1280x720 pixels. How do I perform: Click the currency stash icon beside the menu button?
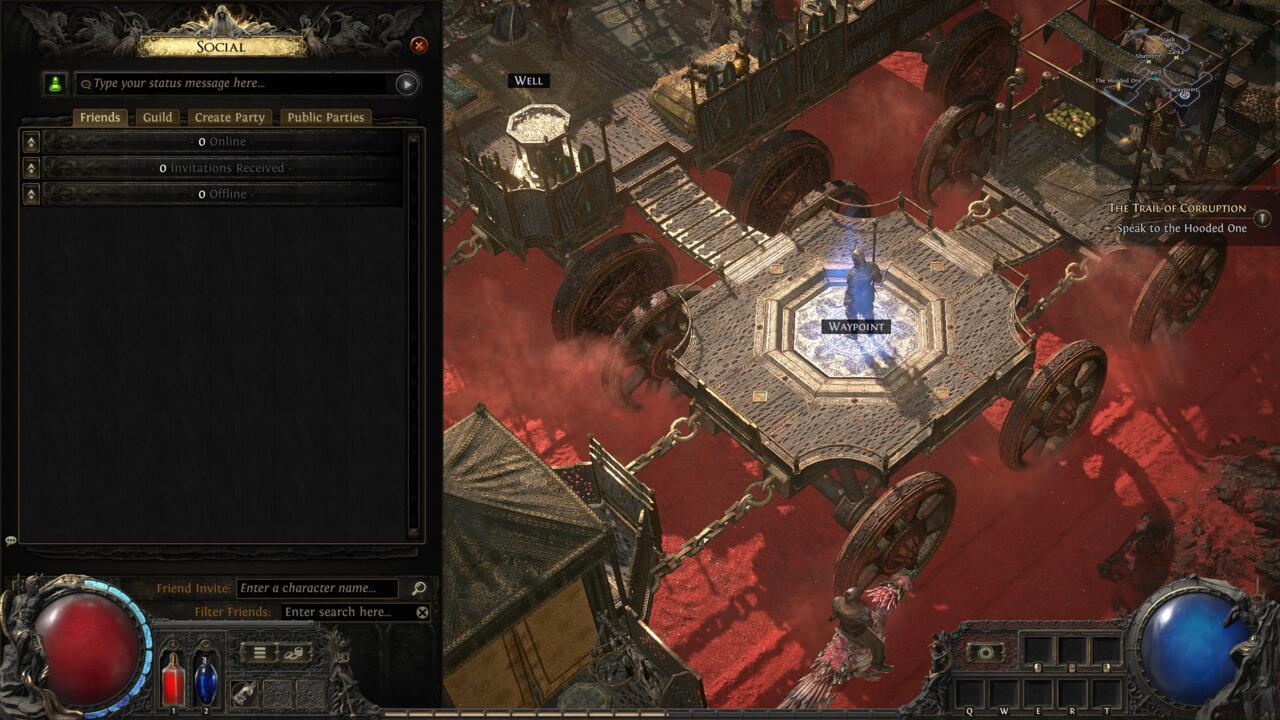(x=294, y=653)
